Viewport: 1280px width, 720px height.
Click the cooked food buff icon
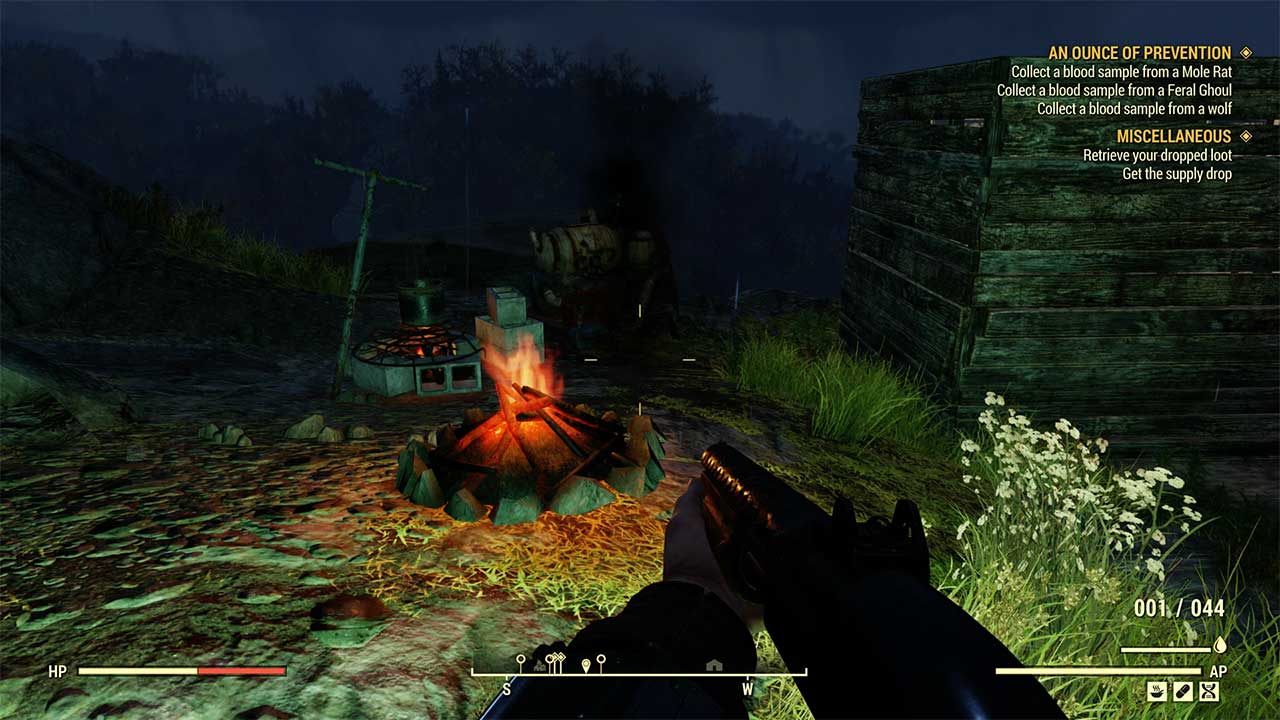coord(1156,690)
